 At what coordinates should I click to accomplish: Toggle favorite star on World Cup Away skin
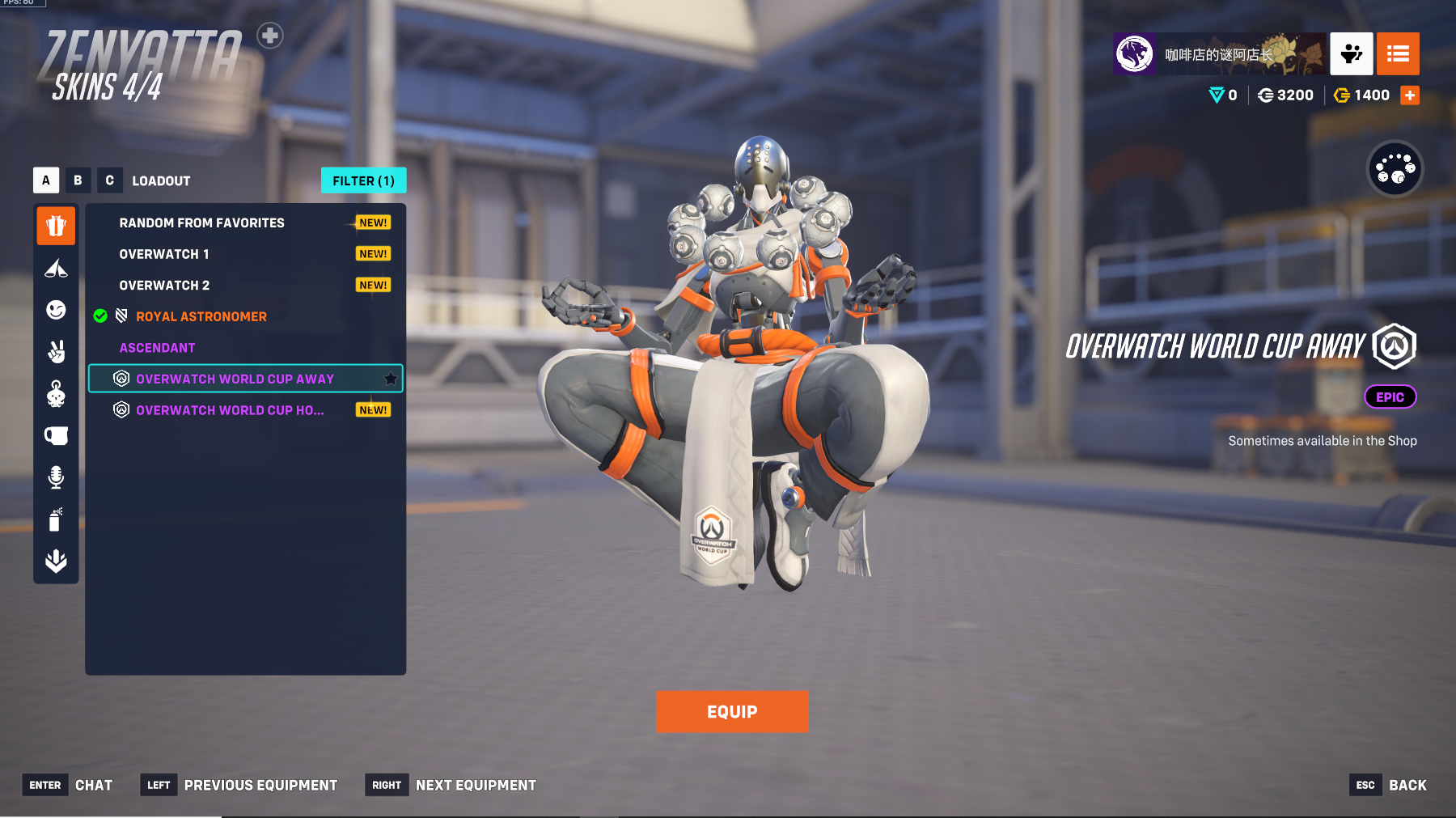391,378
